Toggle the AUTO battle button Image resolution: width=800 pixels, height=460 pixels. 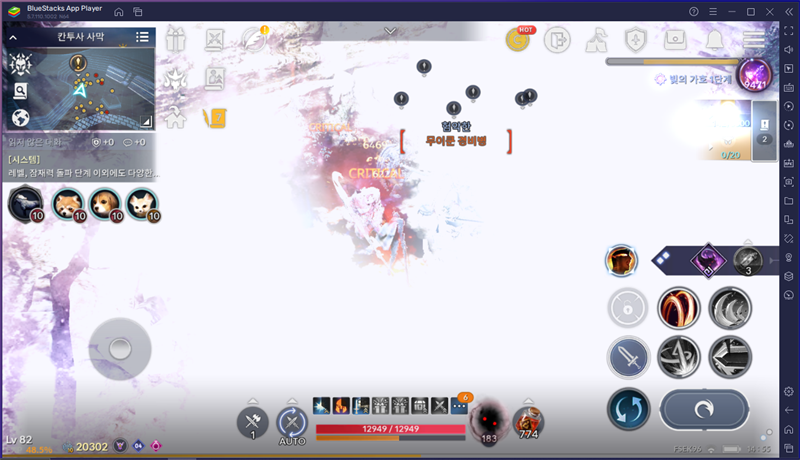291,422
